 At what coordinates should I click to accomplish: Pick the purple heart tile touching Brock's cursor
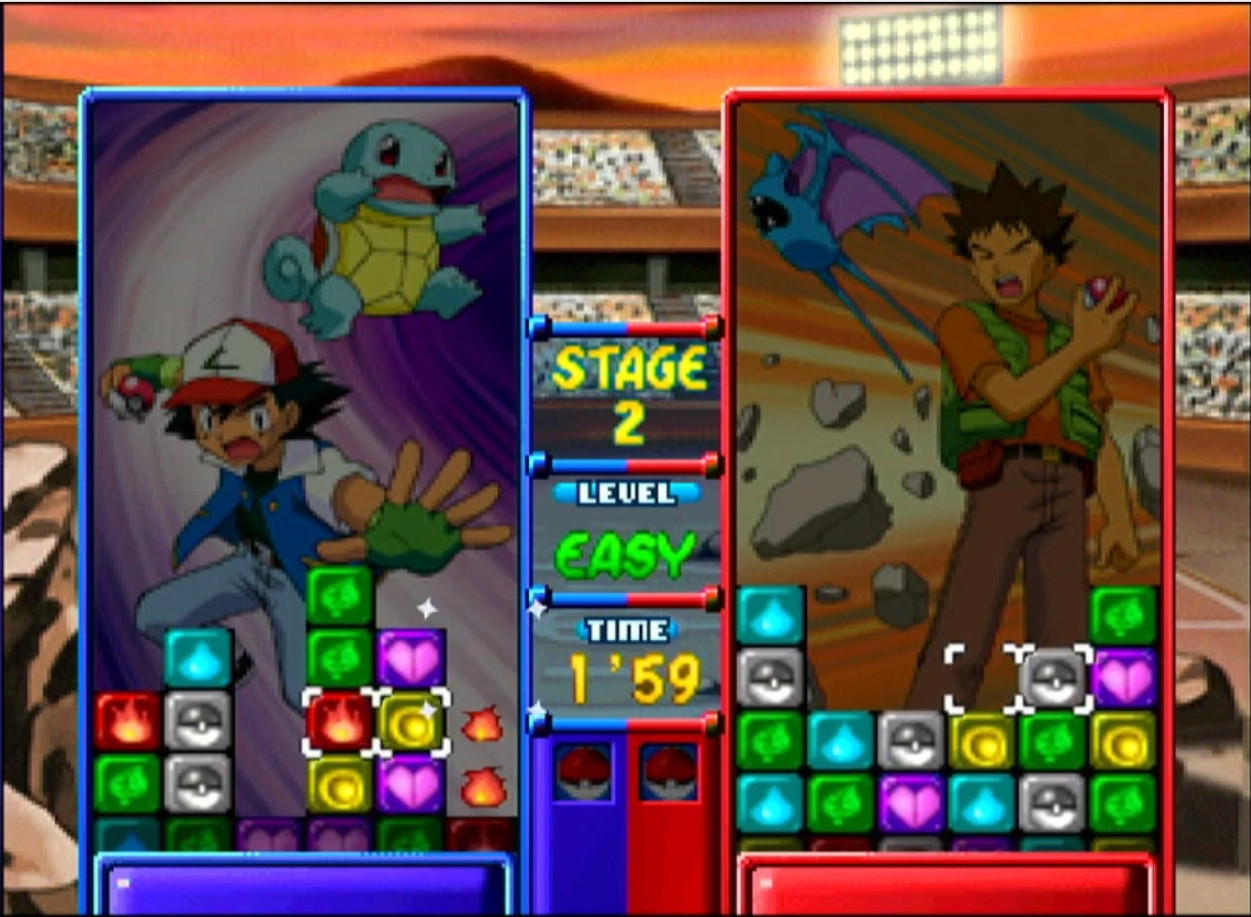pos(1124,678)
